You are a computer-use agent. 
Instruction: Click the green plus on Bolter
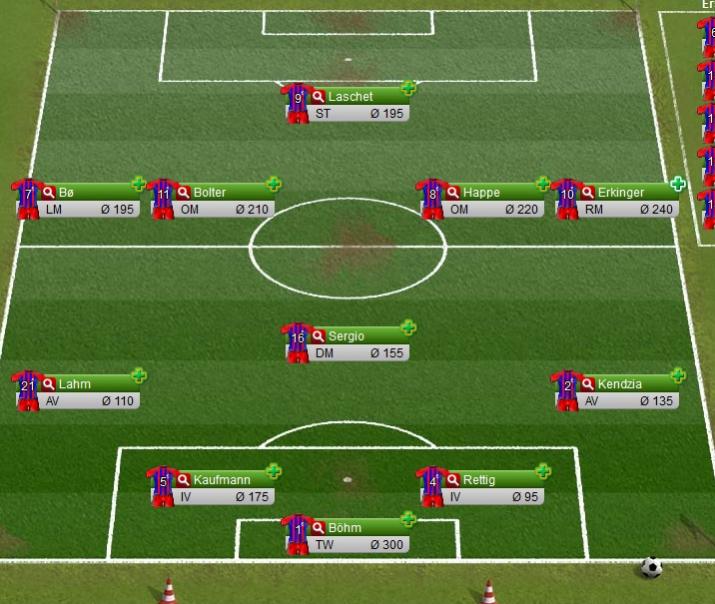(273, 184)
